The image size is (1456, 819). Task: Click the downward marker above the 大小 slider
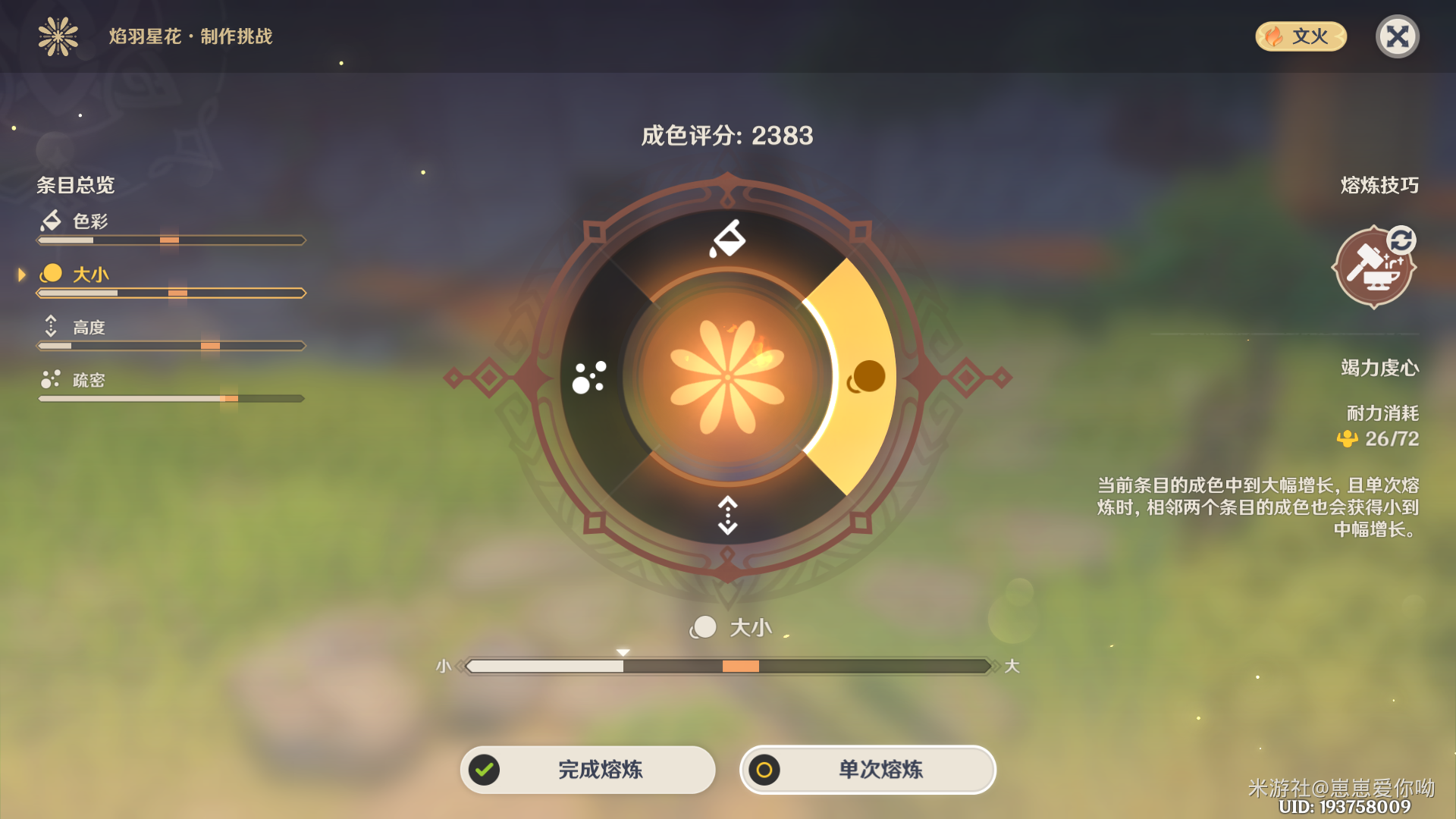click(x=622, y=651)
